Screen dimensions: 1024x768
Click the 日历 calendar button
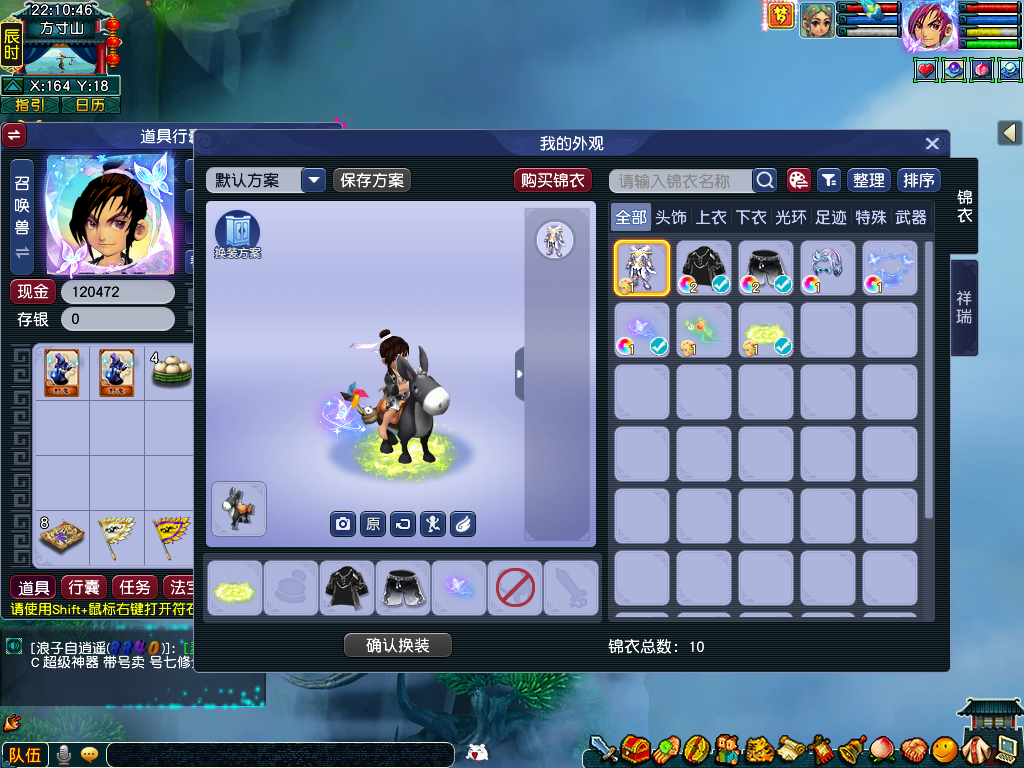click(91, 105)
